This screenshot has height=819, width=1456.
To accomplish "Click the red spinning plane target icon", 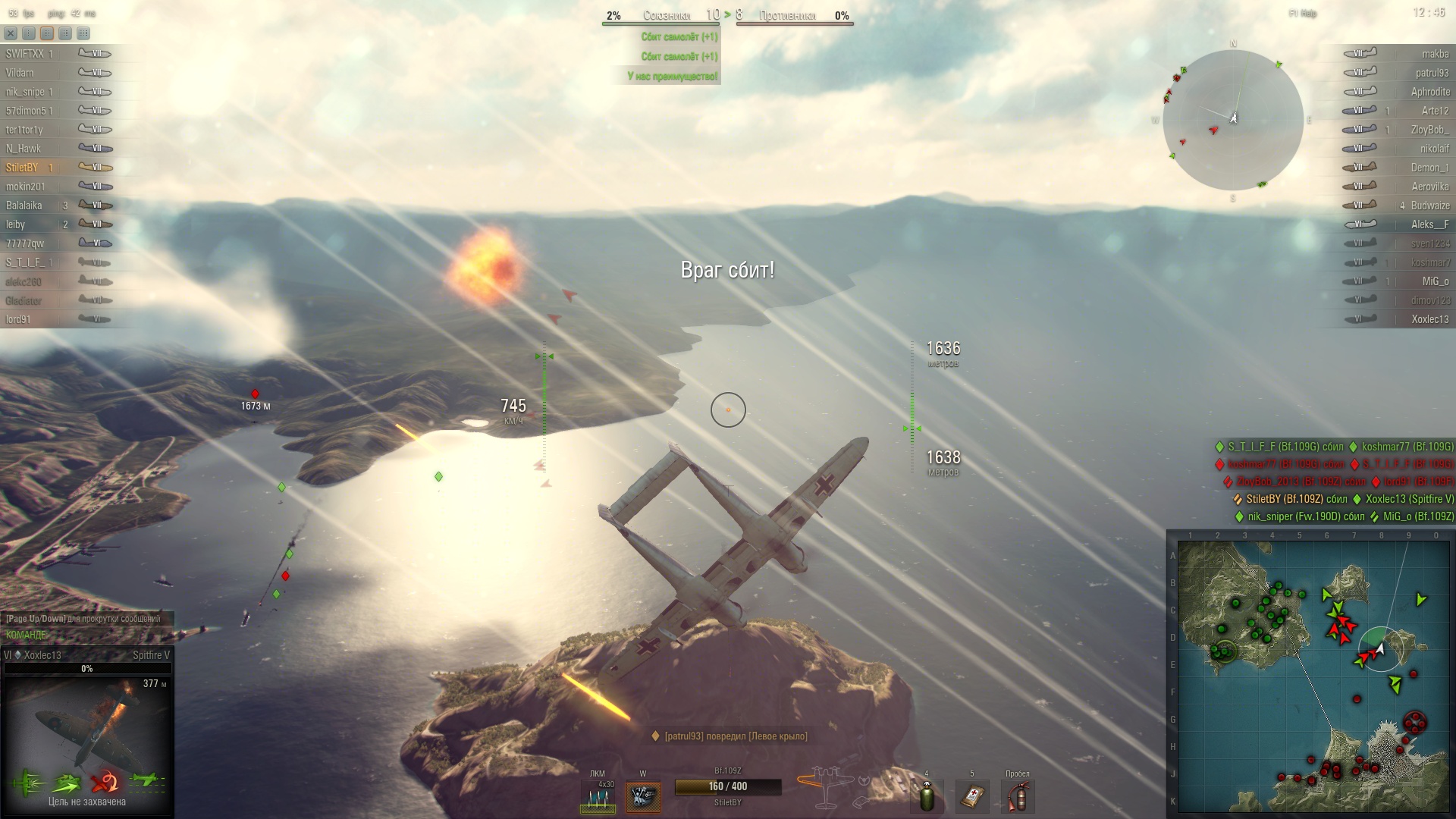I will click(105, 781).
